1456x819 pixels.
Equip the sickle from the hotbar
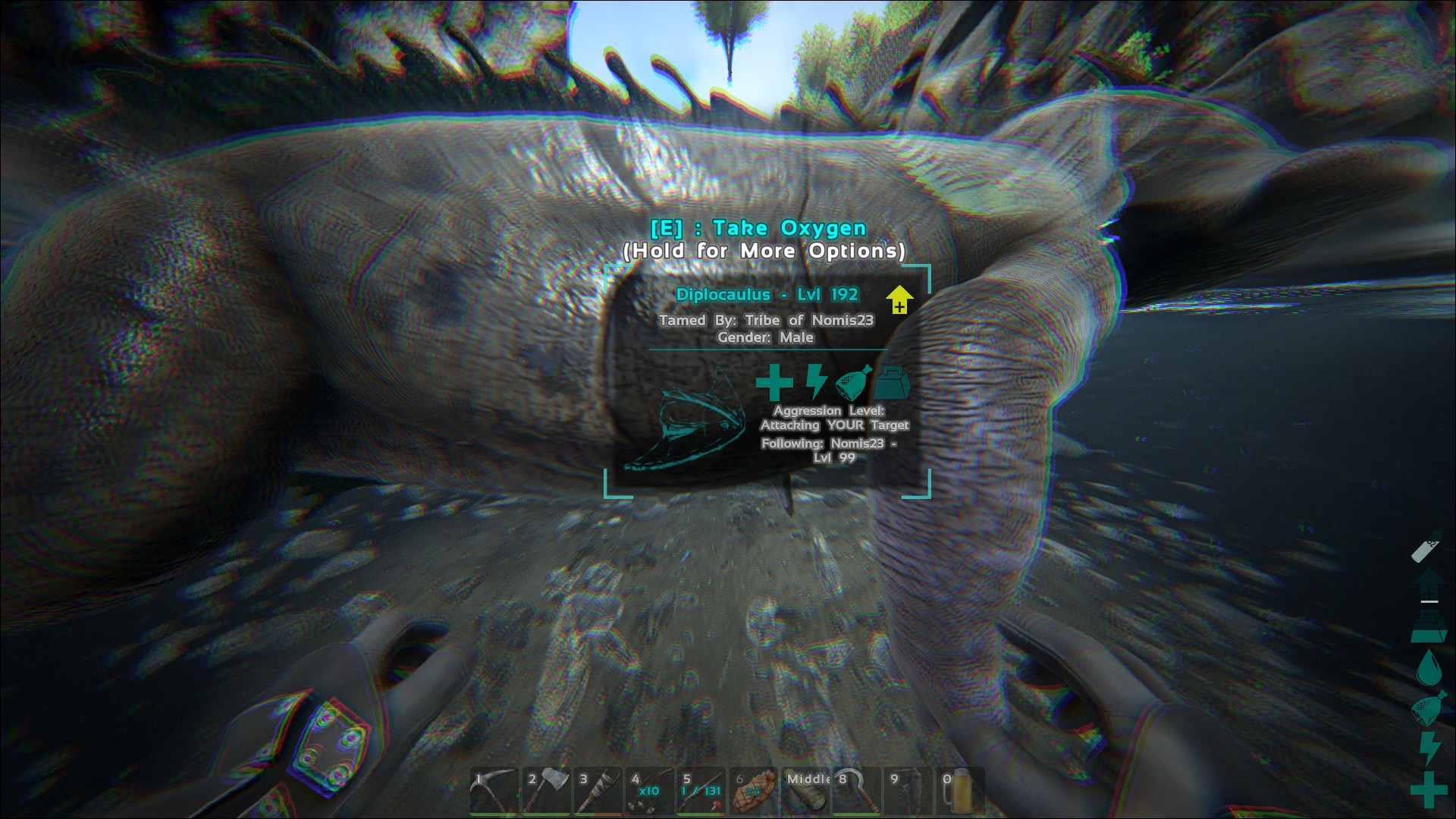coord(856,791)
